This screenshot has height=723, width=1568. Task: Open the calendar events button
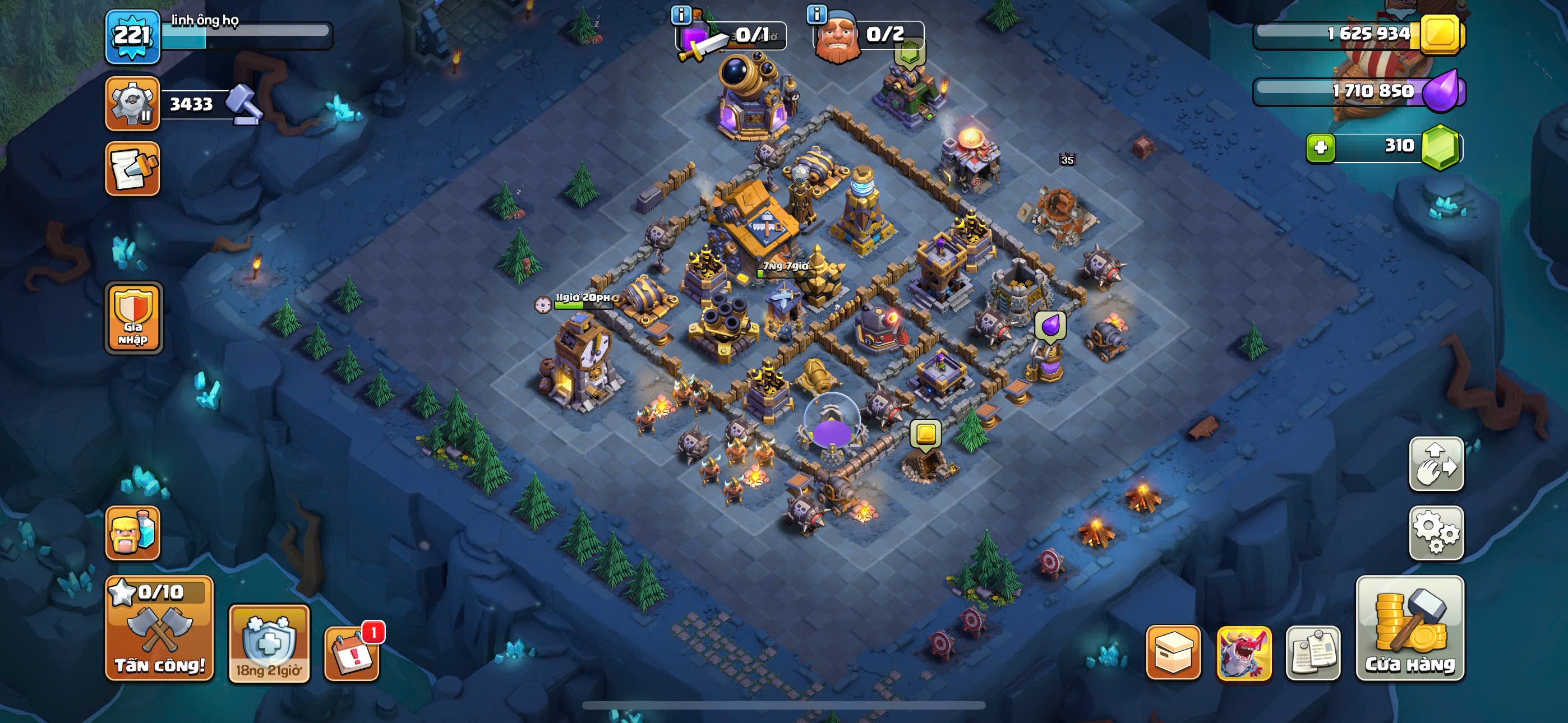click(x=351, y=652)
